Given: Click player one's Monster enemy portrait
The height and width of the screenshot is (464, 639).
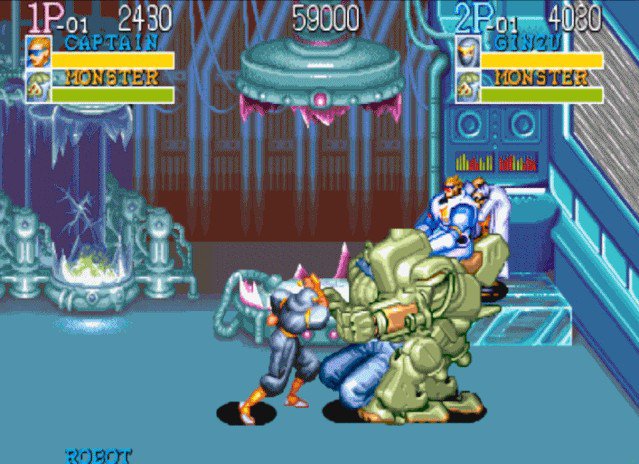Looking at the screenshot, I should (x=37, y=86).
